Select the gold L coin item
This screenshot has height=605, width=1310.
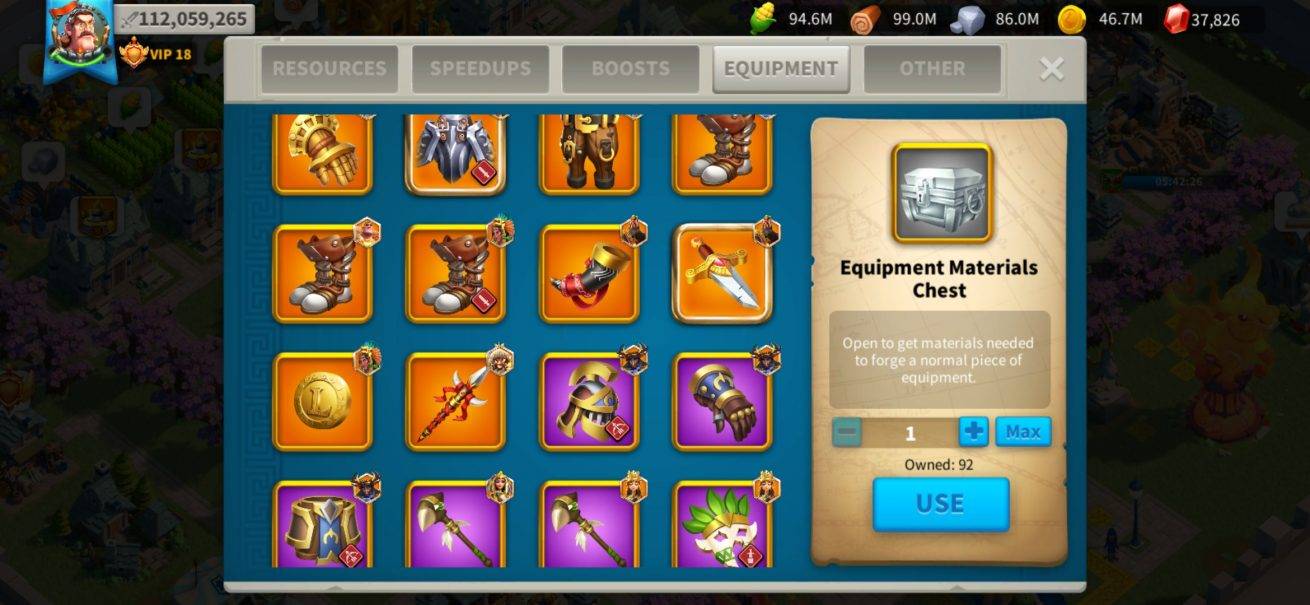(322, 402)
